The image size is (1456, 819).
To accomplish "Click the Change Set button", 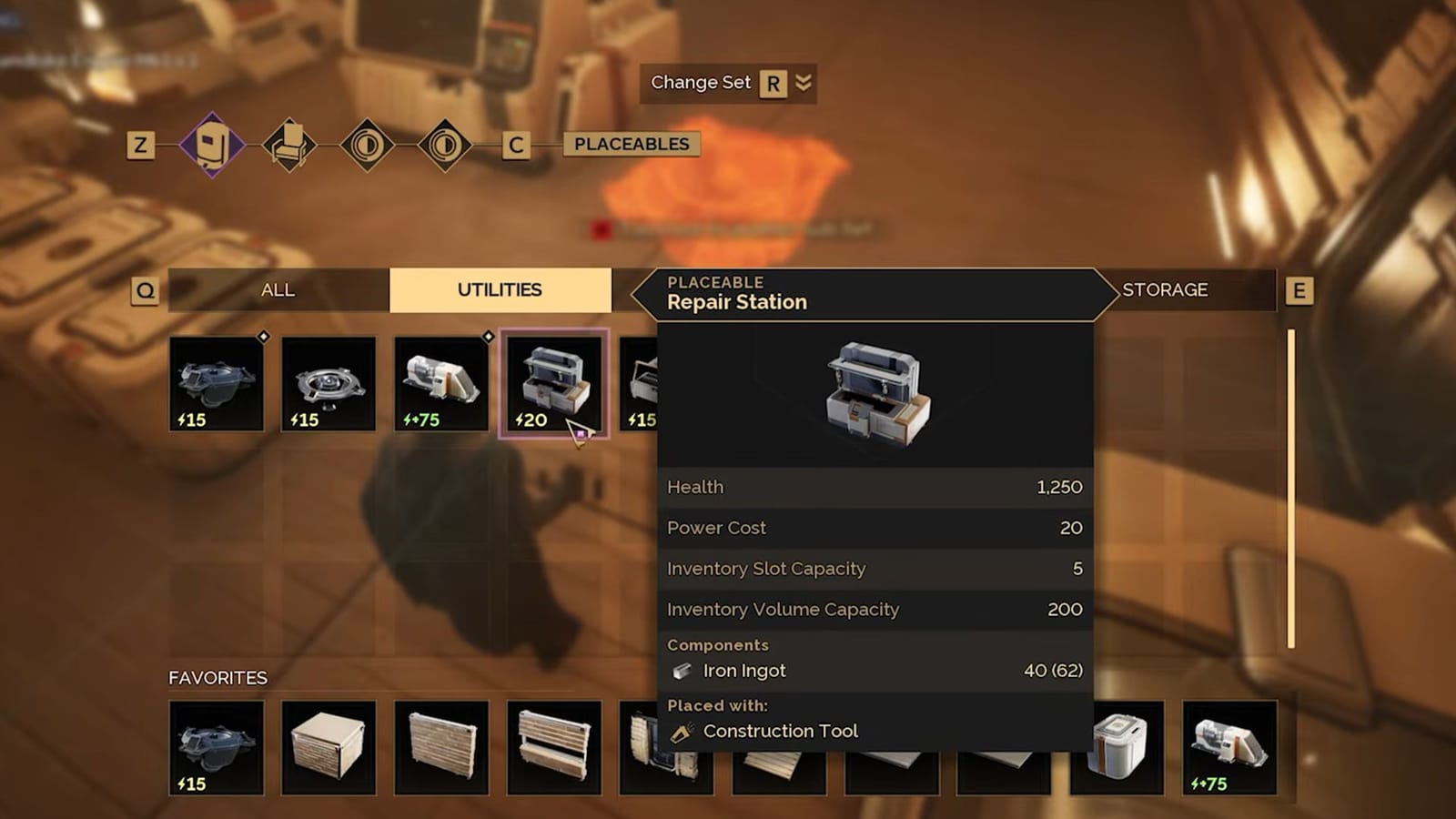I will [x=700, y=83].
